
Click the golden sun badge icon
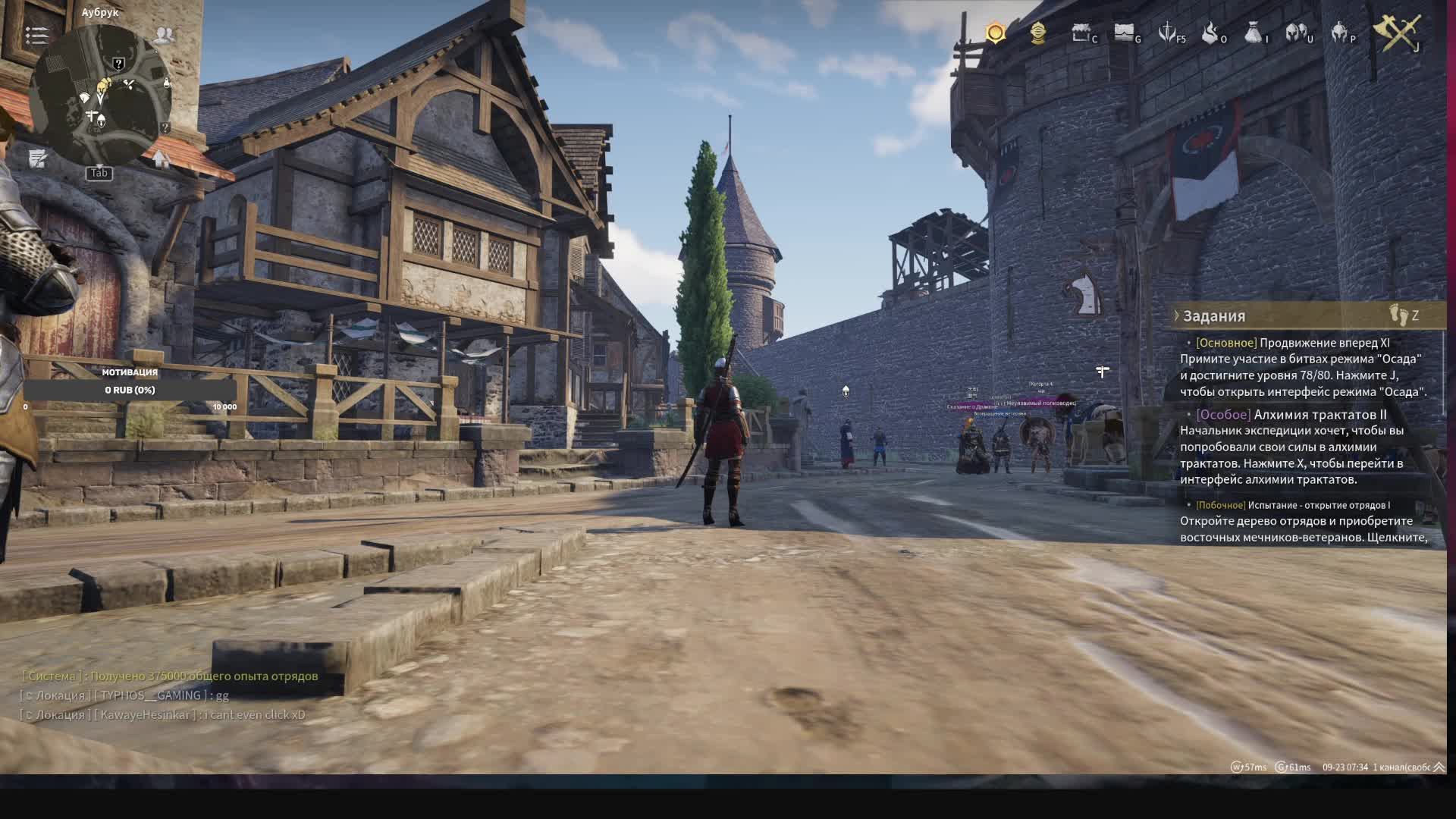click(996, 33)
